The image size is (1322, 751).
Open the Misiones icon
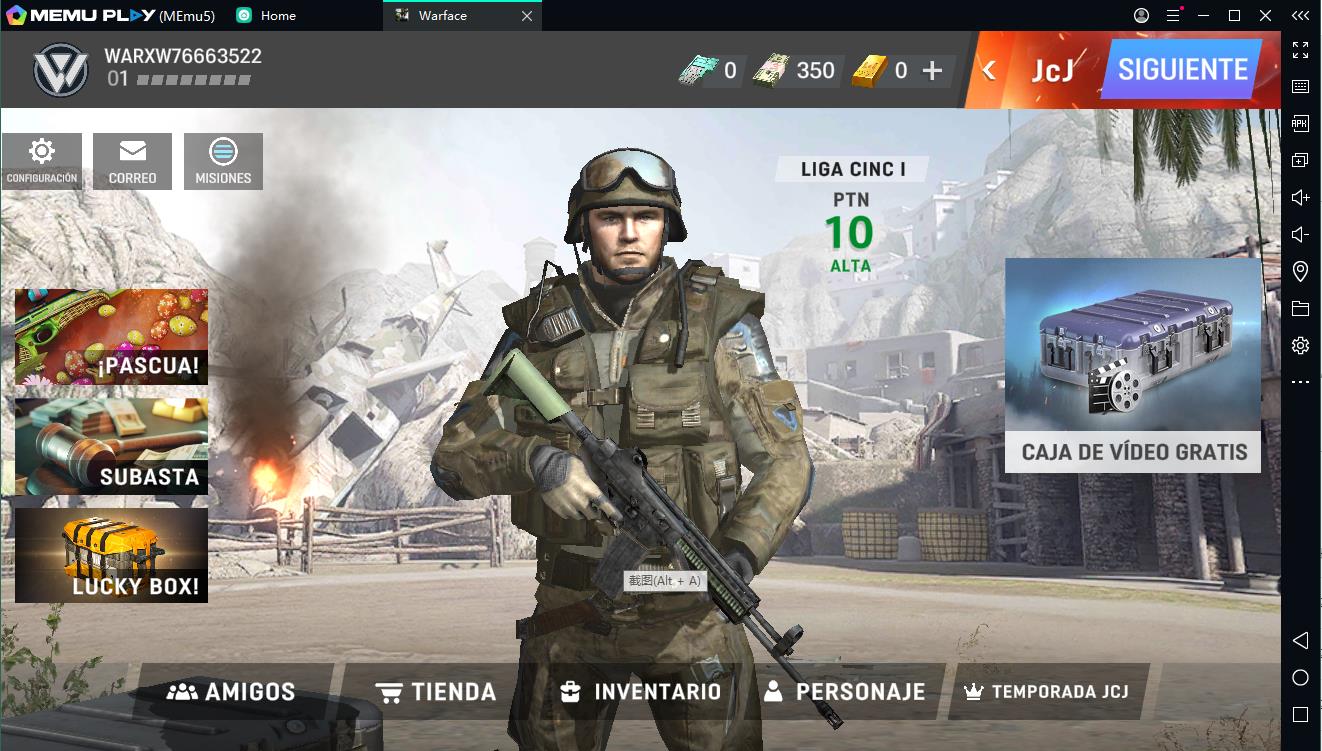(223, 160)
